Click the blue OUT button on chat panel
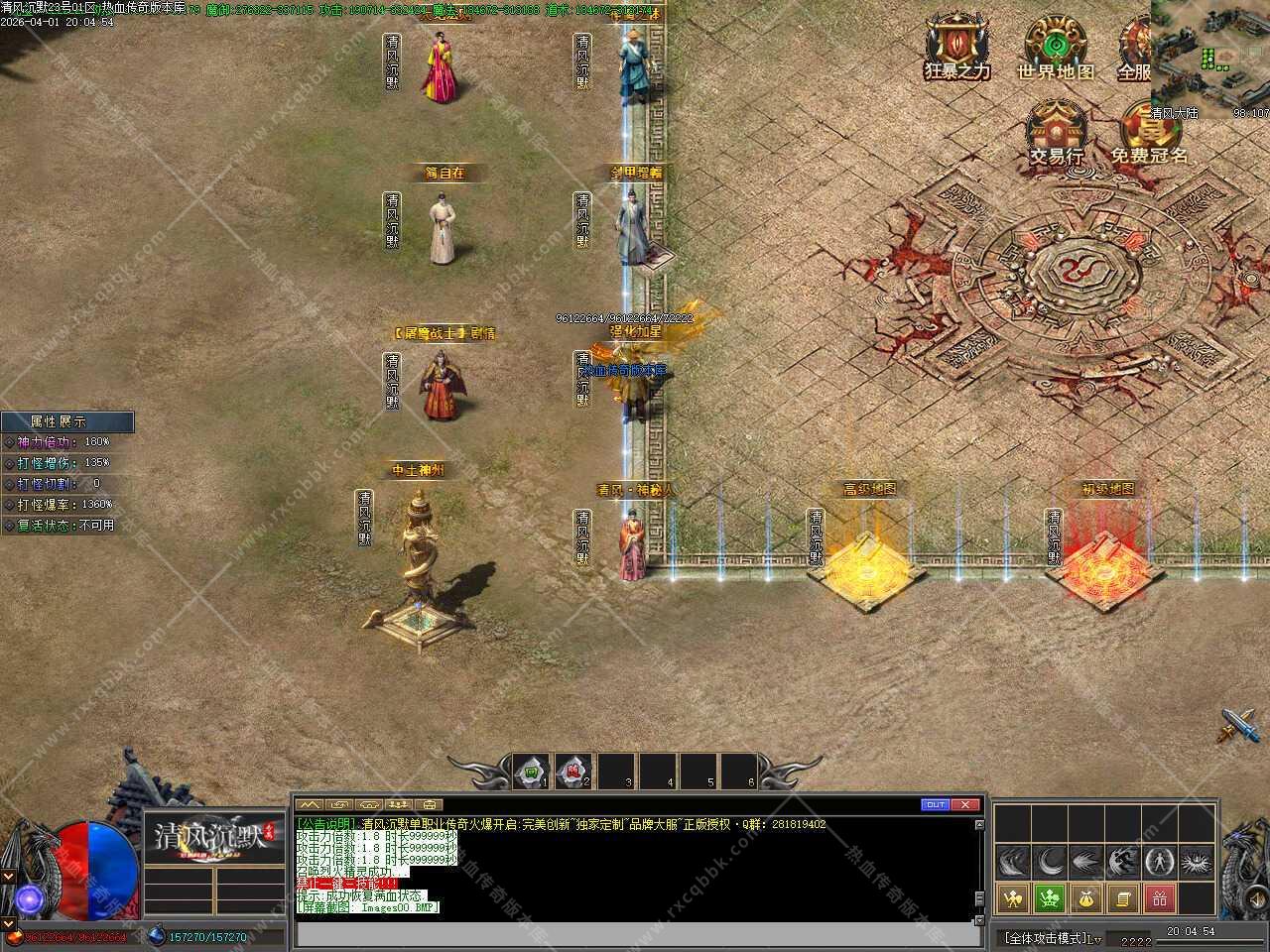This screenshot has width=1270, height=952. (x=935, y=804)
